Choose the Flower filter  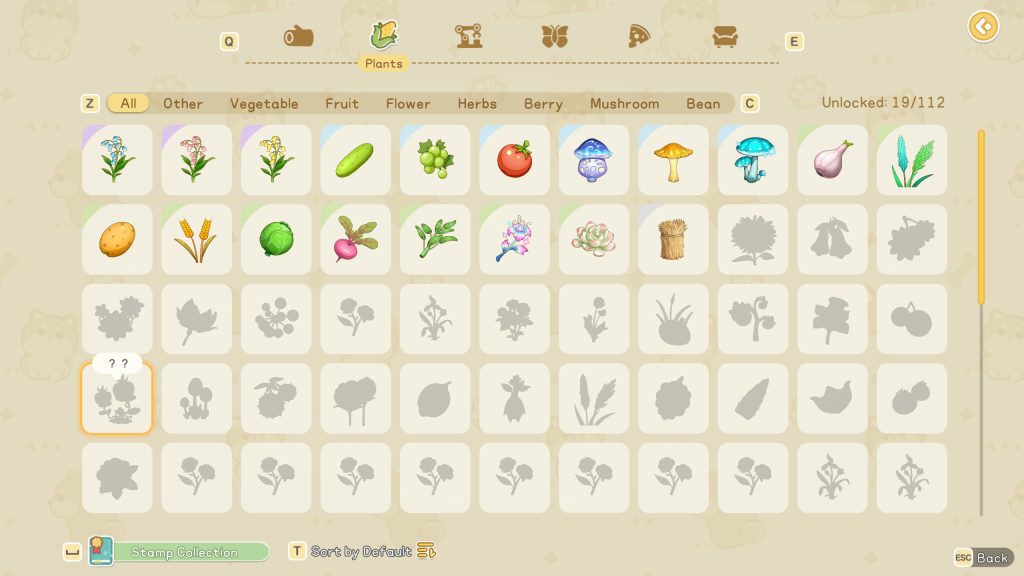click(408, 103)
